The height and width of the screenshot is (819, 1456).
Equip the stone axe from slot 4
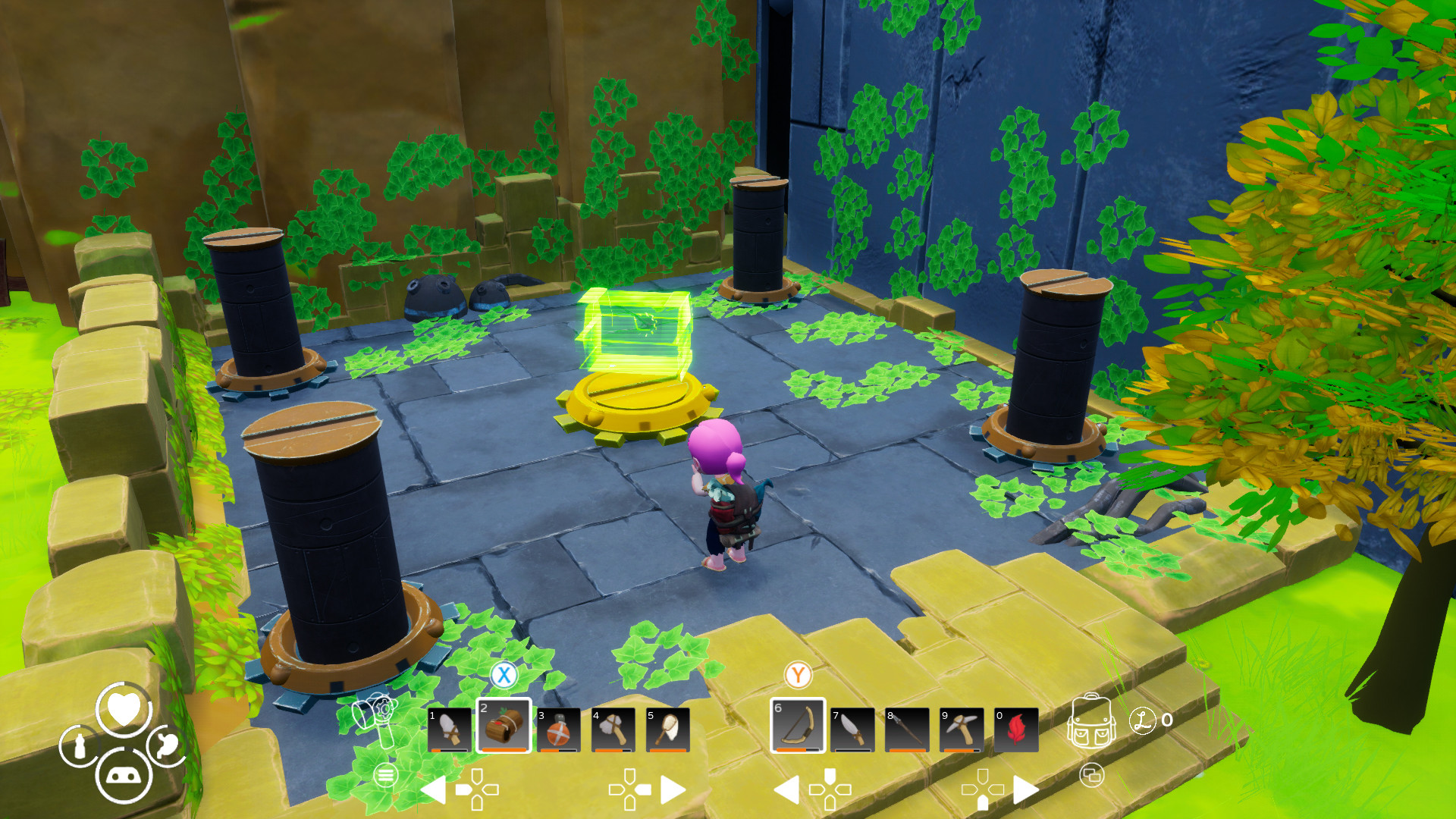tap(613, 730)
